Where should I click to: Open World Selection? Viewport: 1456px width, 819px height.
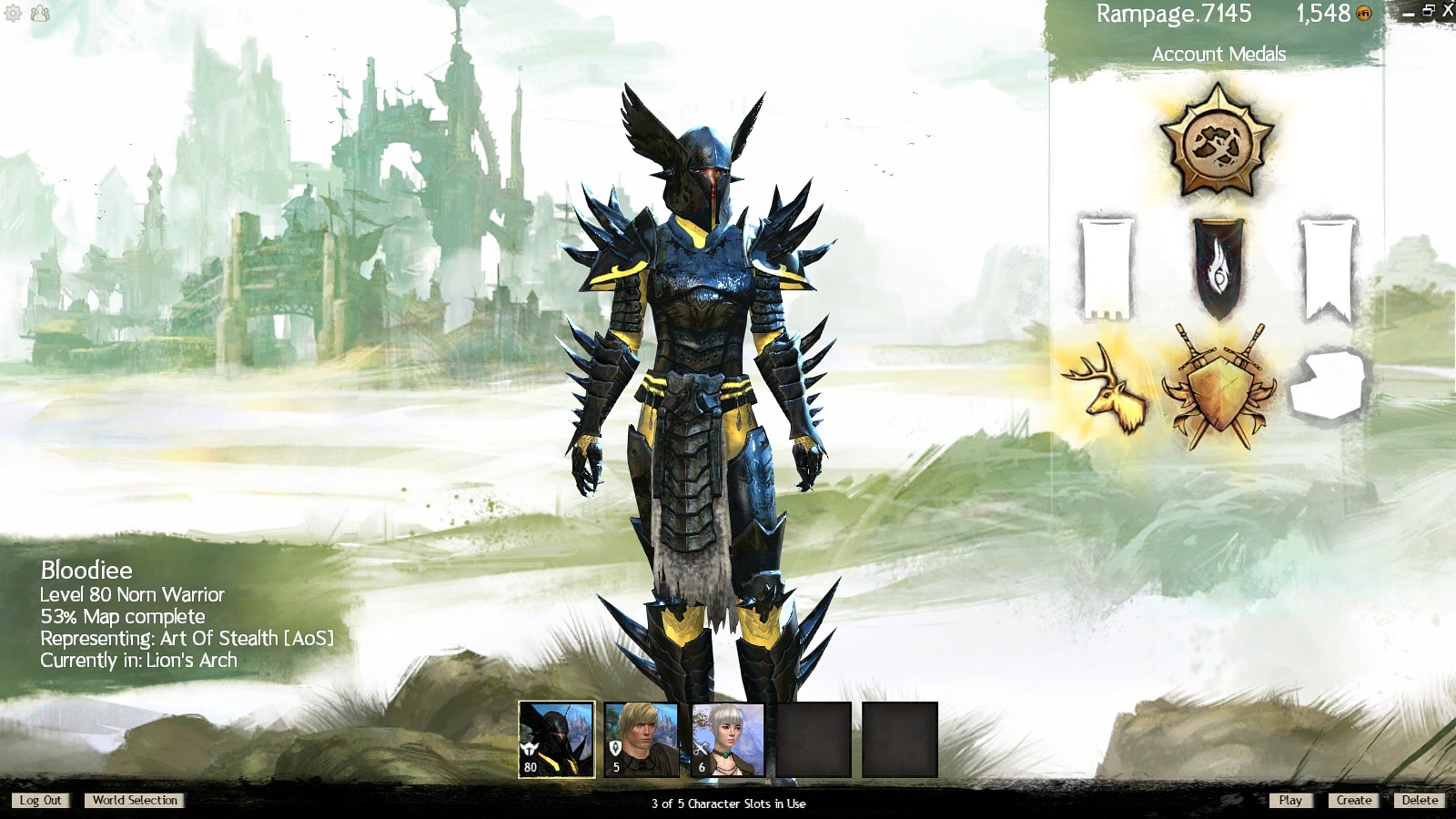(x=135, y=801)
